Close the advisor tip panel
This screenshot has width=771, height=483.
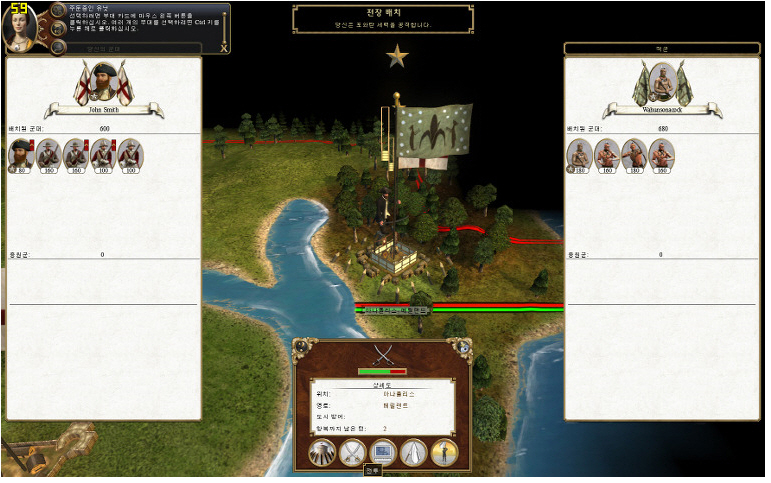point(223,47)
